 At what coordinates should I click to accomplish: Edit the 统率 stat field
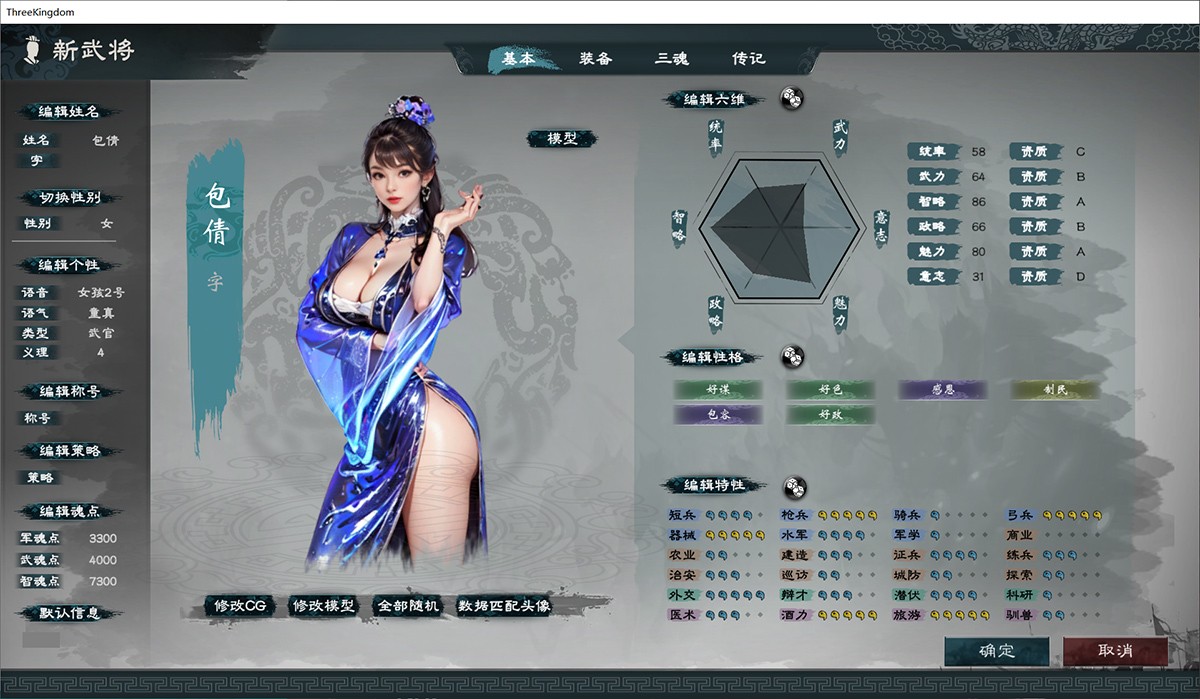(978, 152)
